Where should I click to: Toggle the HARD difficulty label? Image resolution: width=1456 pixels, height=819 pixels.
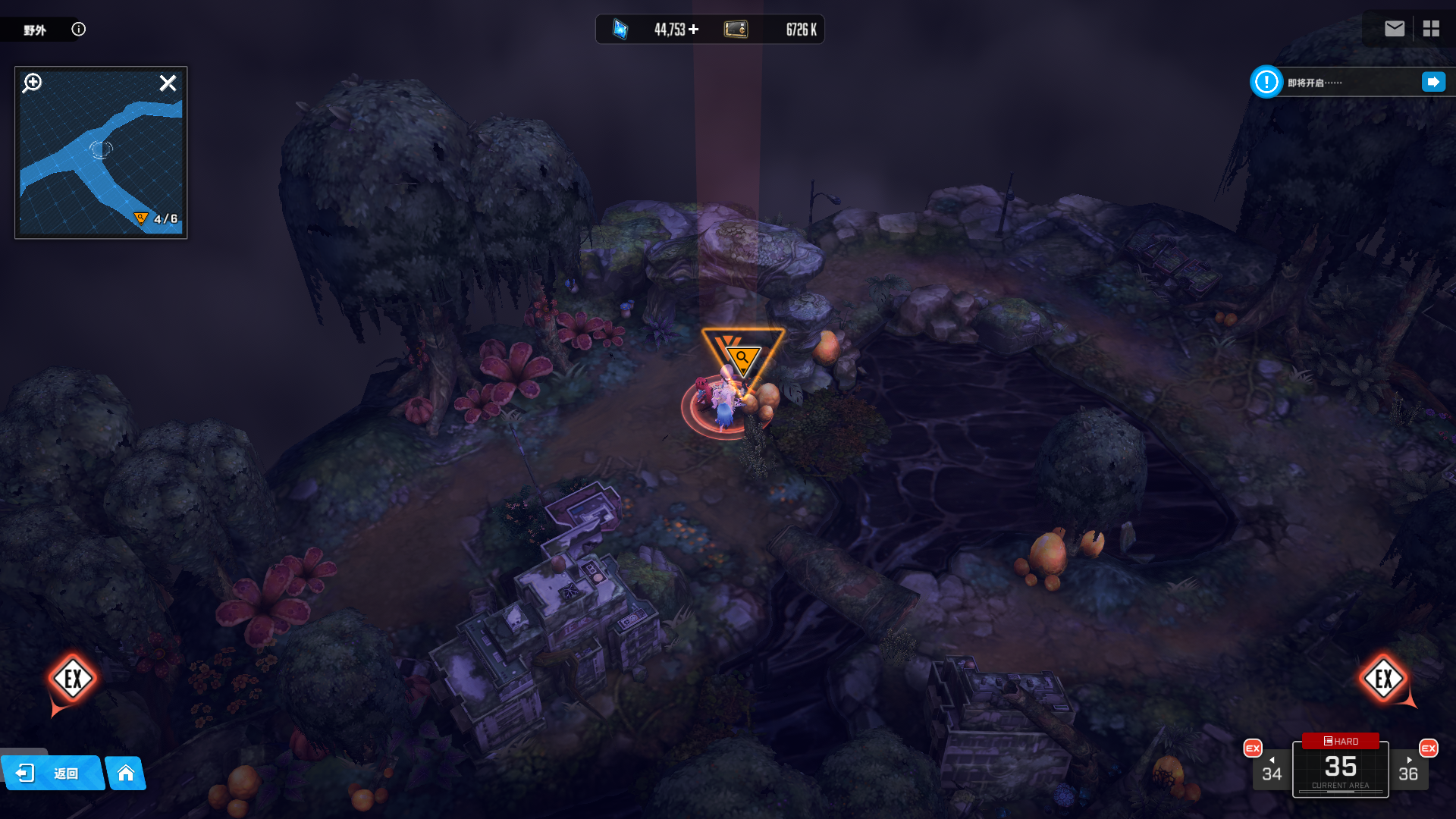coord(1341,741)
